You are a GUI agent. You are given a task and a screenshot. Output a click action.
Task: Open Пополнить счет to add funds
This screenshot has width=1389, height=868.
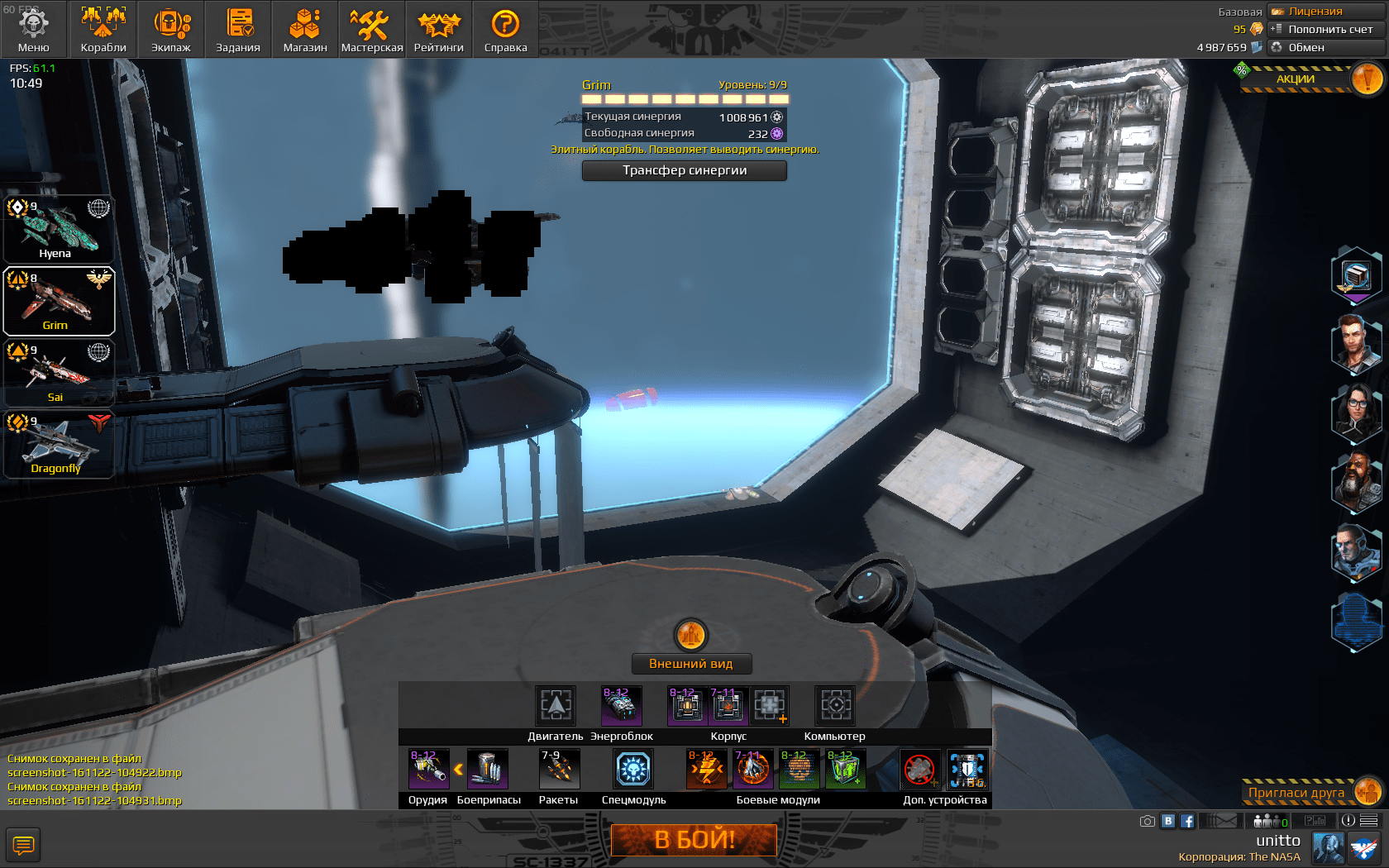pyautogui.click(x=1325, y=29)
